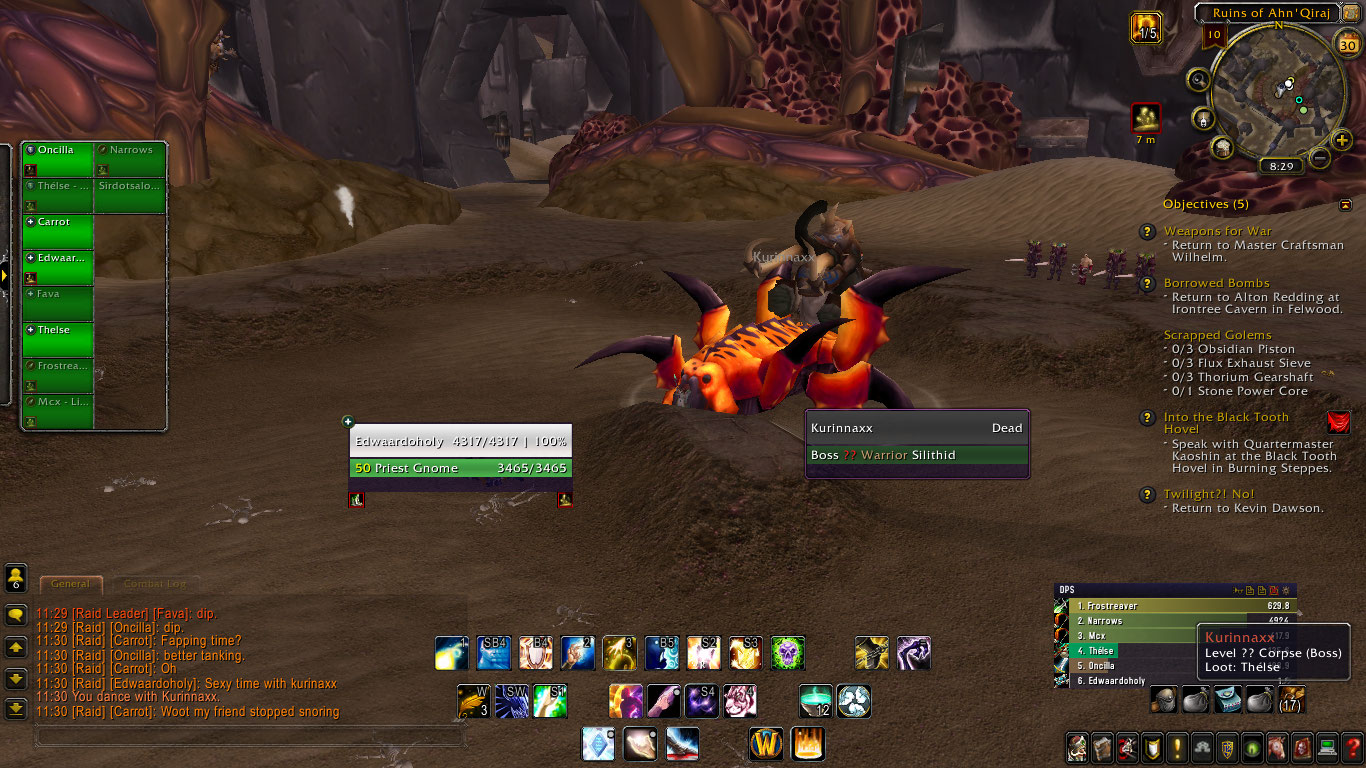Zoom out the minimap with the minus button
1366x768 pixels.
tap(1320, 158)
